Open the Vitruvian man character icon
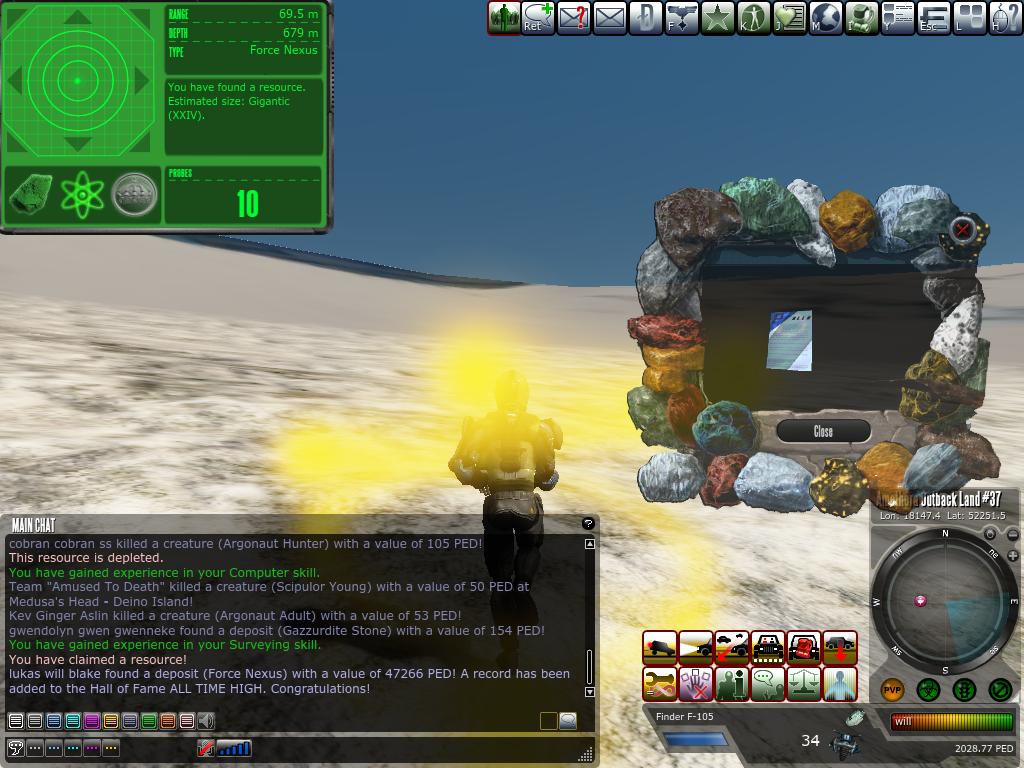 coord(753,17)
